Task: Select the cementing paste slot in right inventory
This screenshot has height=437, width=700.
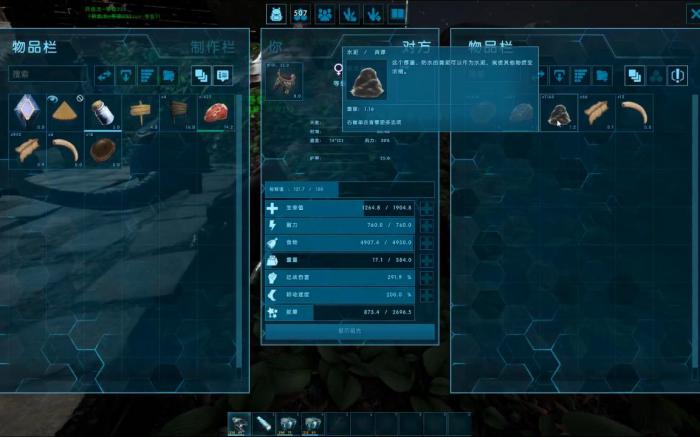Action: click(x=559, y=113)
